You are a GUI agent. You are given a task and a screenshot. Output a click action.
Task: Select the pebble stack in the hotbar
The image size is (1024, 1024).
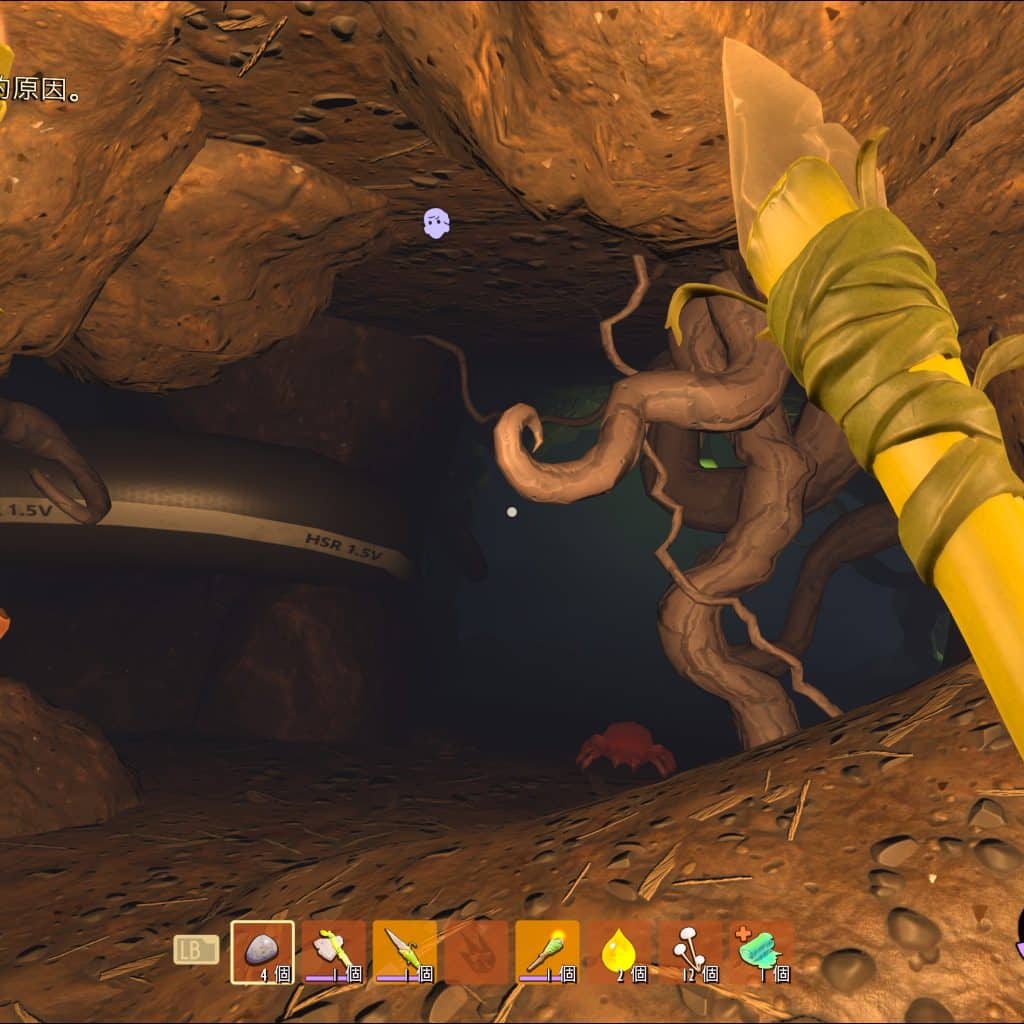click(262, 951)
